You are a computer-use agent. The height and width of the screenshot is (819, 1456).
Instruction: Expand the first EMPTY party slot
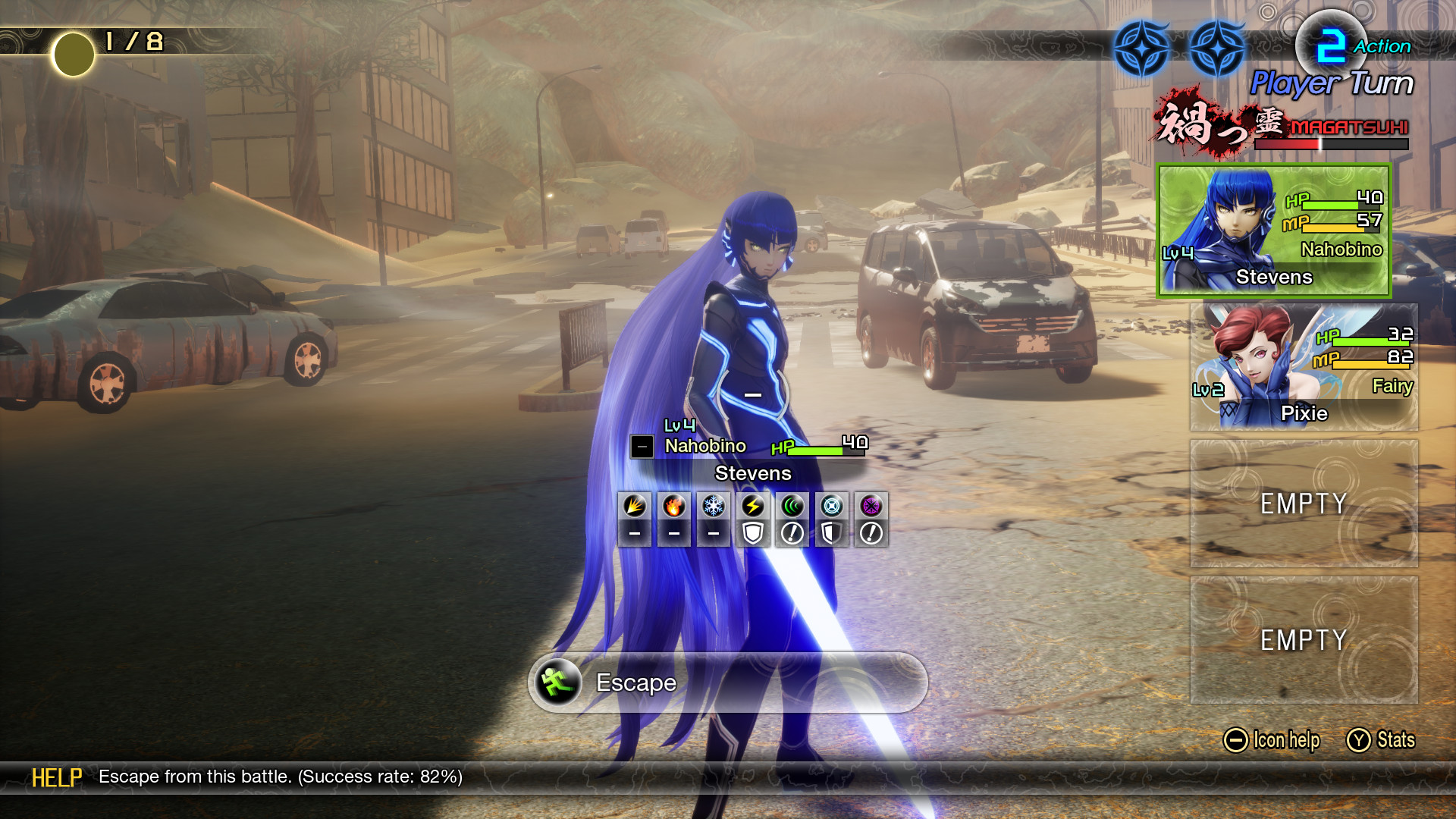click(x=1301, y=503)
